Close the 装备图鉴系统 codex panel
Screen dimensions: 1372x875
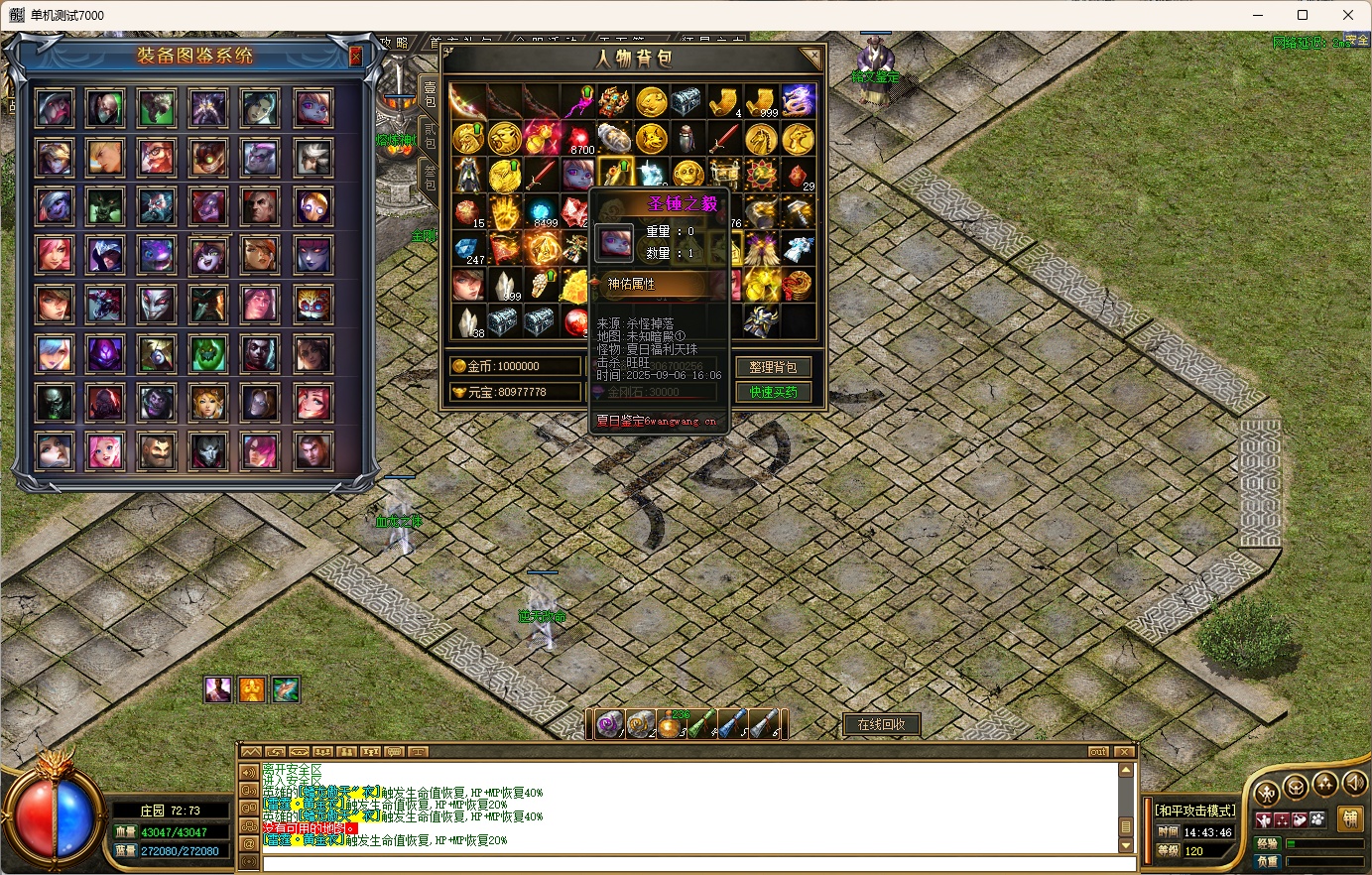(355, 57)
